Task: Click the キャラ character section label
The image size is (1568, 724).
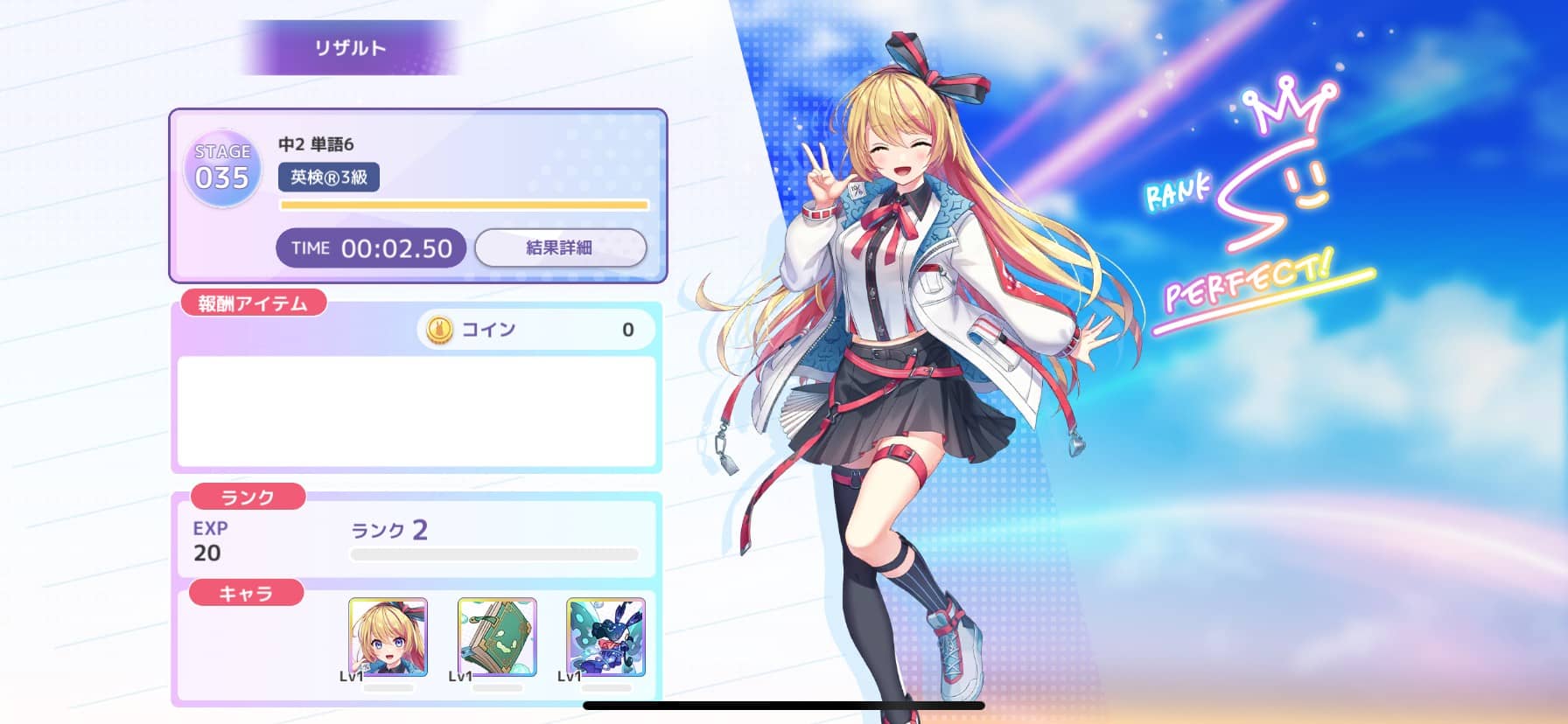Action: tap(248, 594)
